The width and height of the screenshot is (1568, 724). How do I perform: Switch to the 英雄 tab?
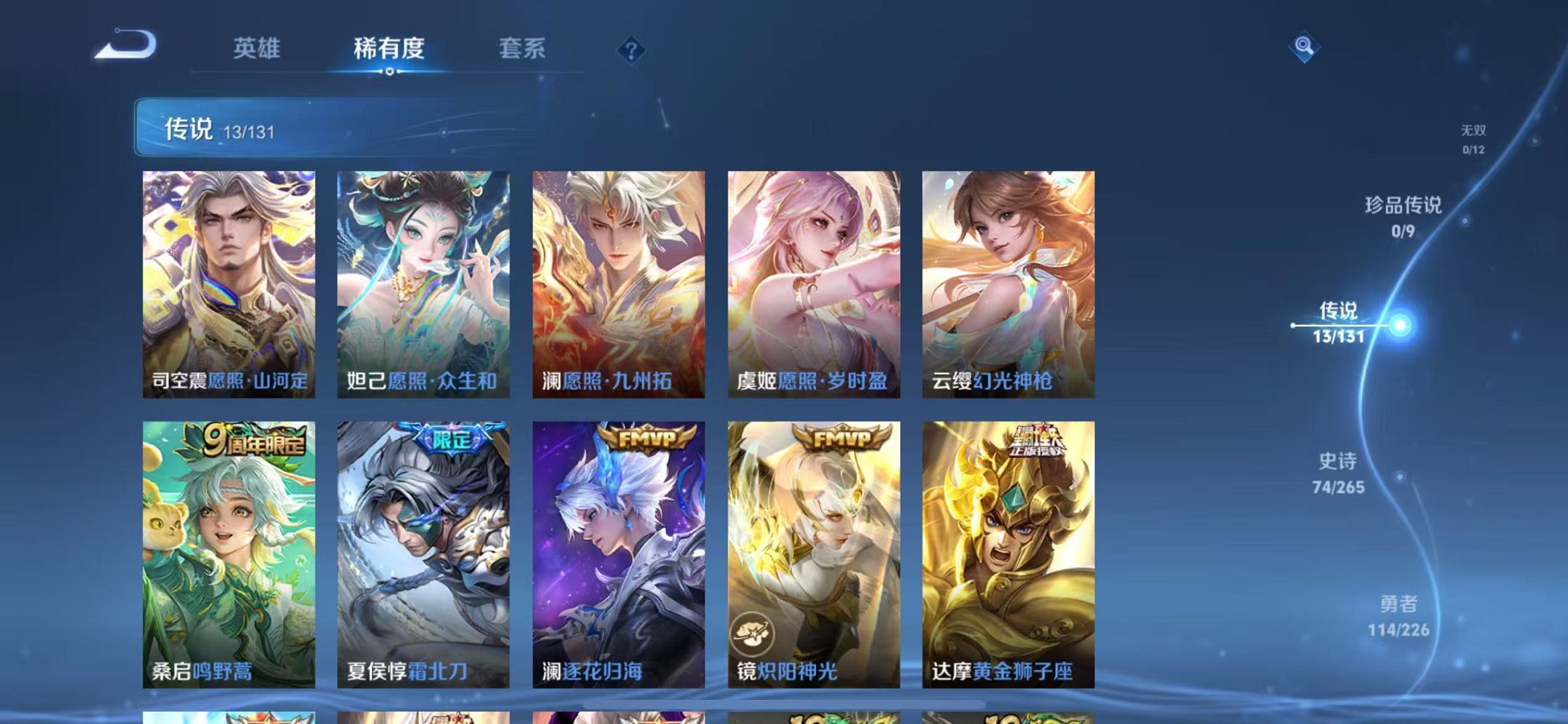(259, 48)
